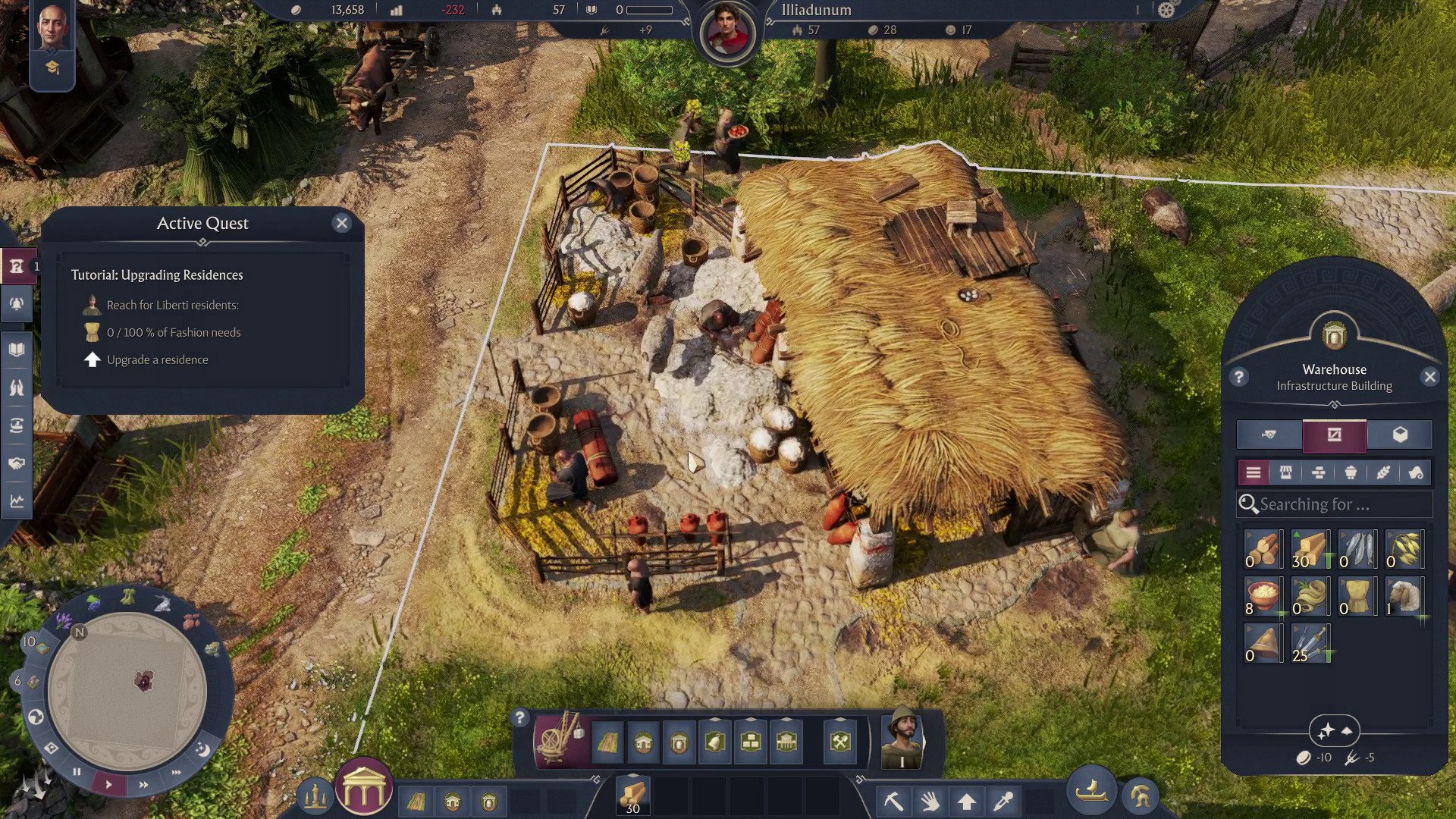This screenshot has height=819, width=1456.
Task: Click the circular minimap
Action: tap(127, 690)
